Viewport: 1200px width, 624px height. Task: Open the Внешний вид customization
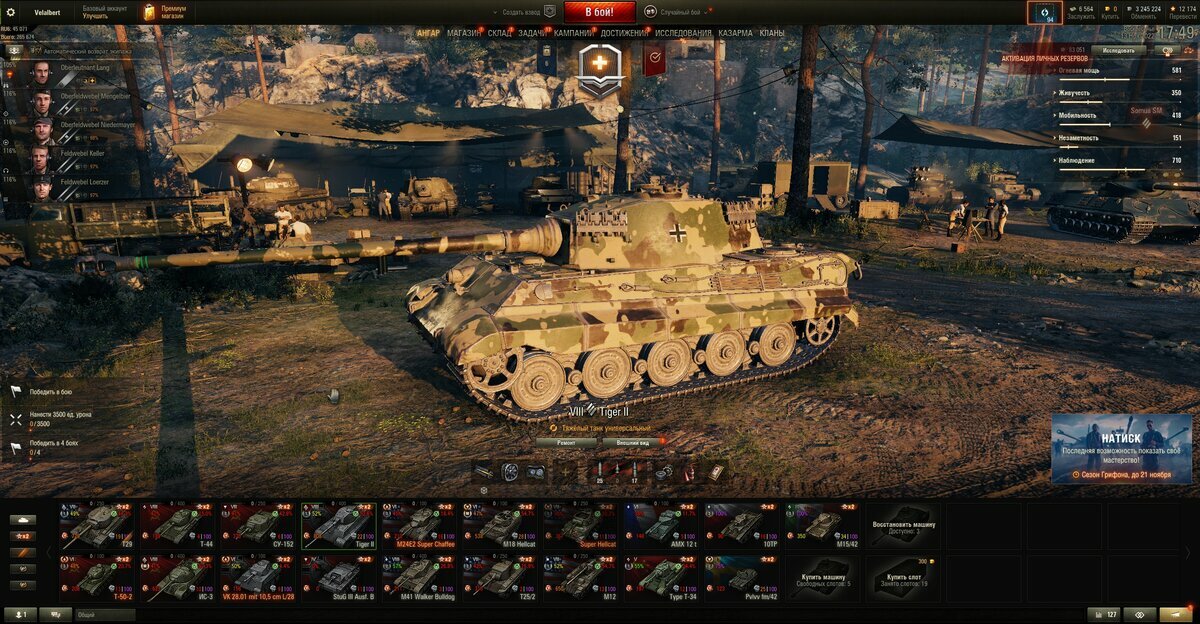tap(633, 441)
